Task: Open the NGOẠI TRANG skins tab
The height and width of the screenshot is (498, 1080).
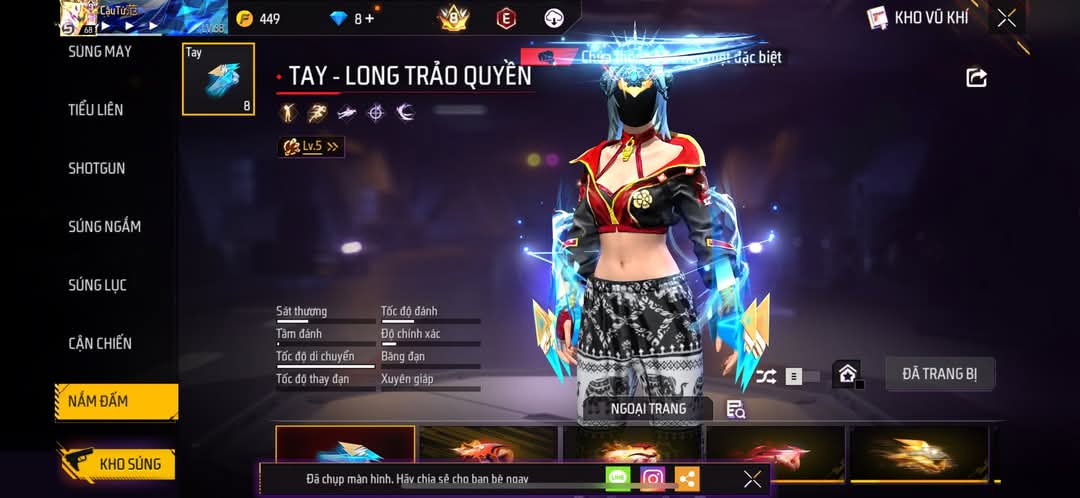Action: pos(648,408)
